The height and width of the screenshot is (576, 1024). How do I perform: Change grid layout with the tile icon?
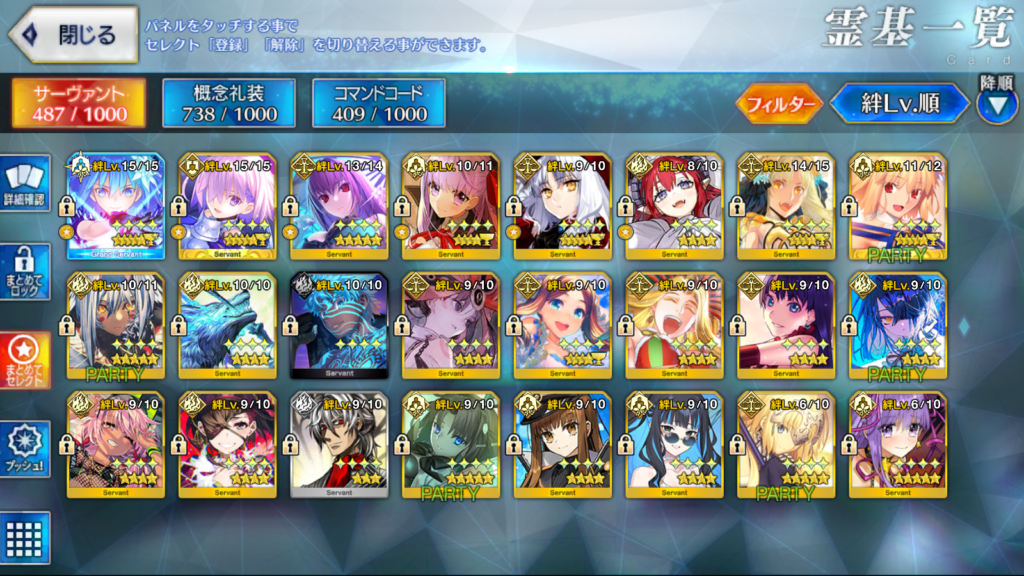(25, 536)
